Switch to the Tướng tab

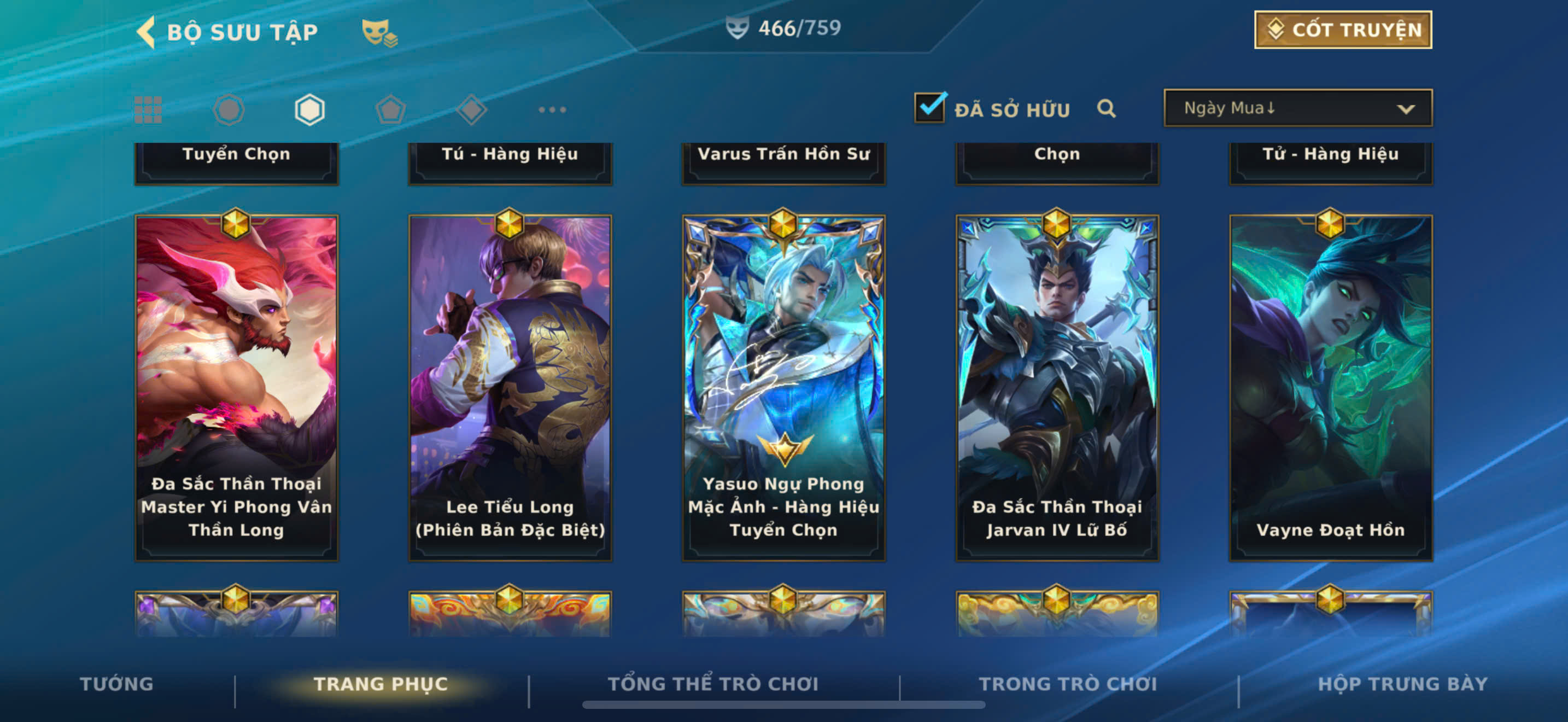[x=116, y=684]
